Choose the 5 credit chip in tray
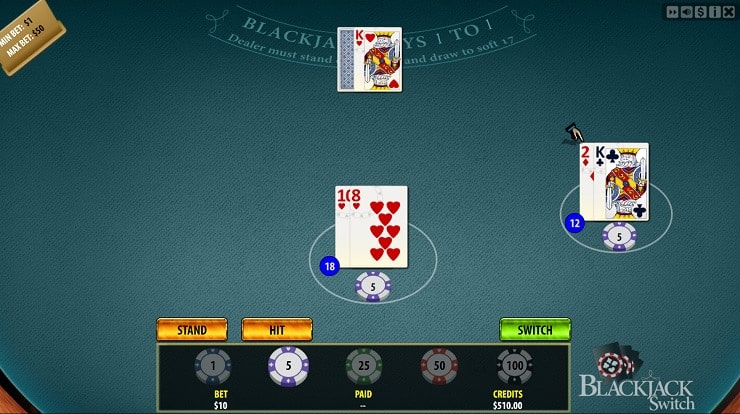This screenshot has height=414, width=740. coord(288,366)
